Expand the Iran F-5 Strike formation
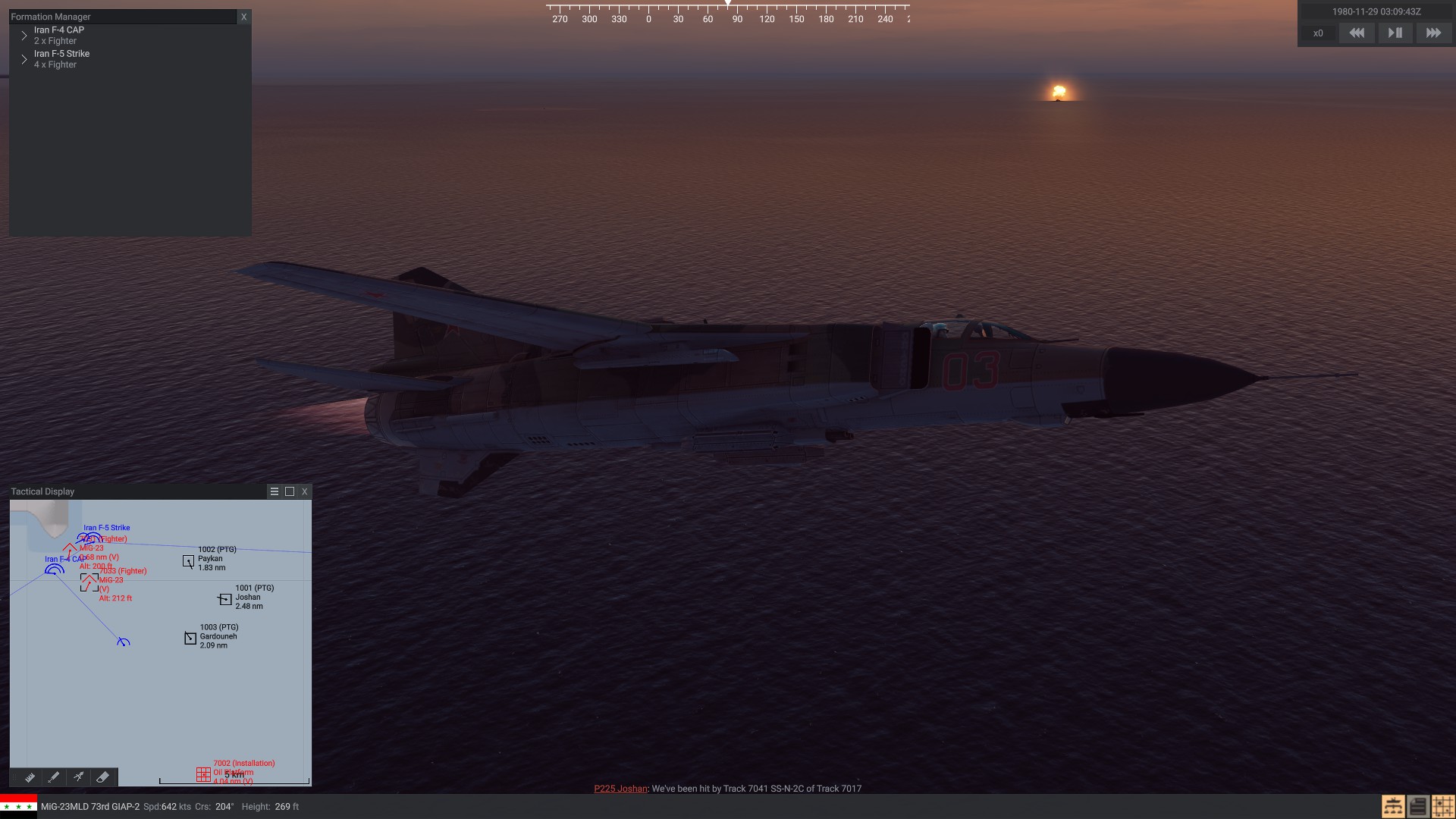1456x819 pixels. coord(24,59)
